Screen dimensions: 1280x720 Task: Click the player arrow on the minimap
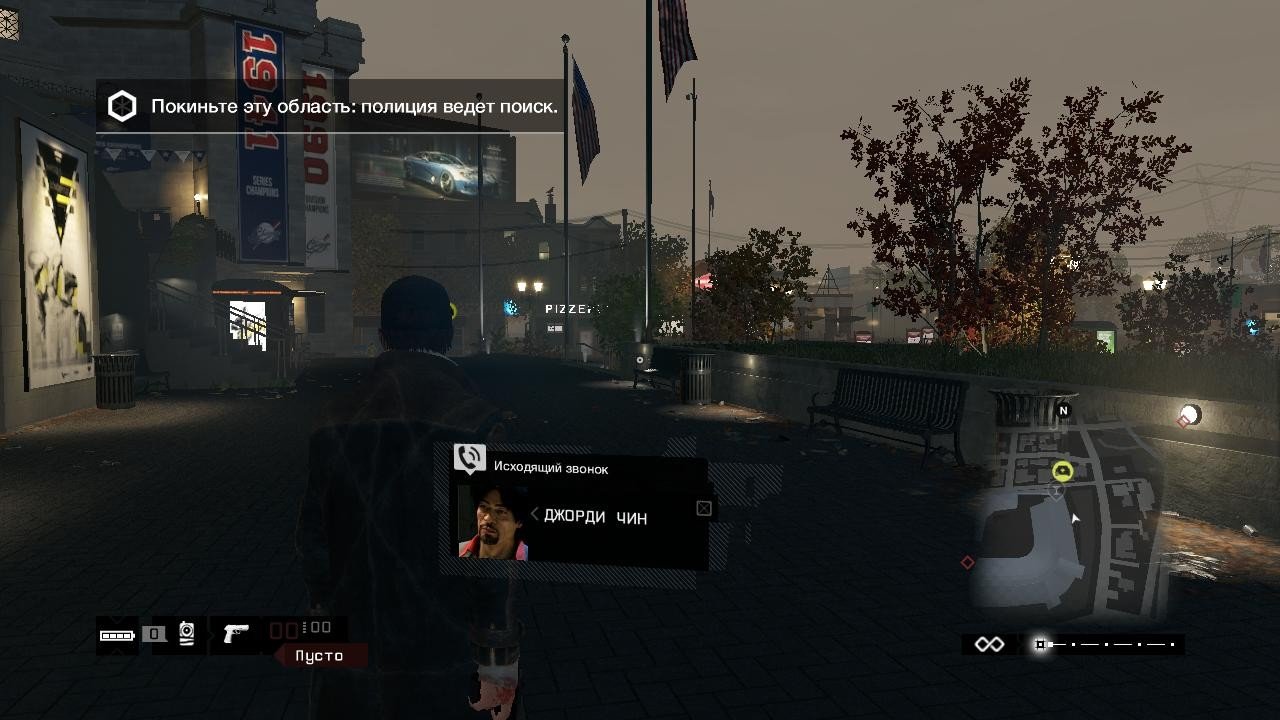pyautogui.click(x=1078, y=518)
